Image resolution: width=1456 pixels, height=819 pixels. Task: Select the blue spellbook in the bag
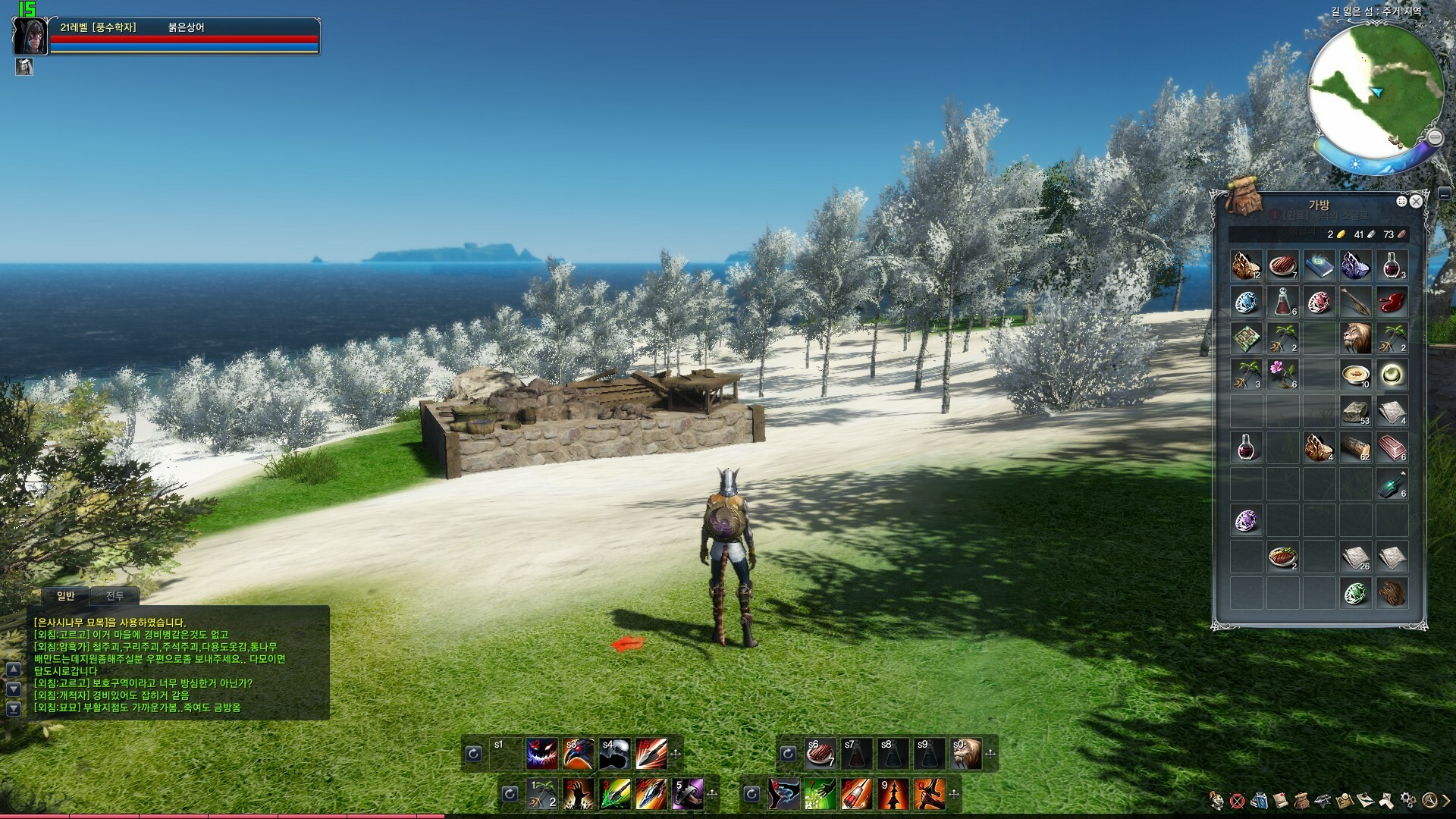[1319, 265]
